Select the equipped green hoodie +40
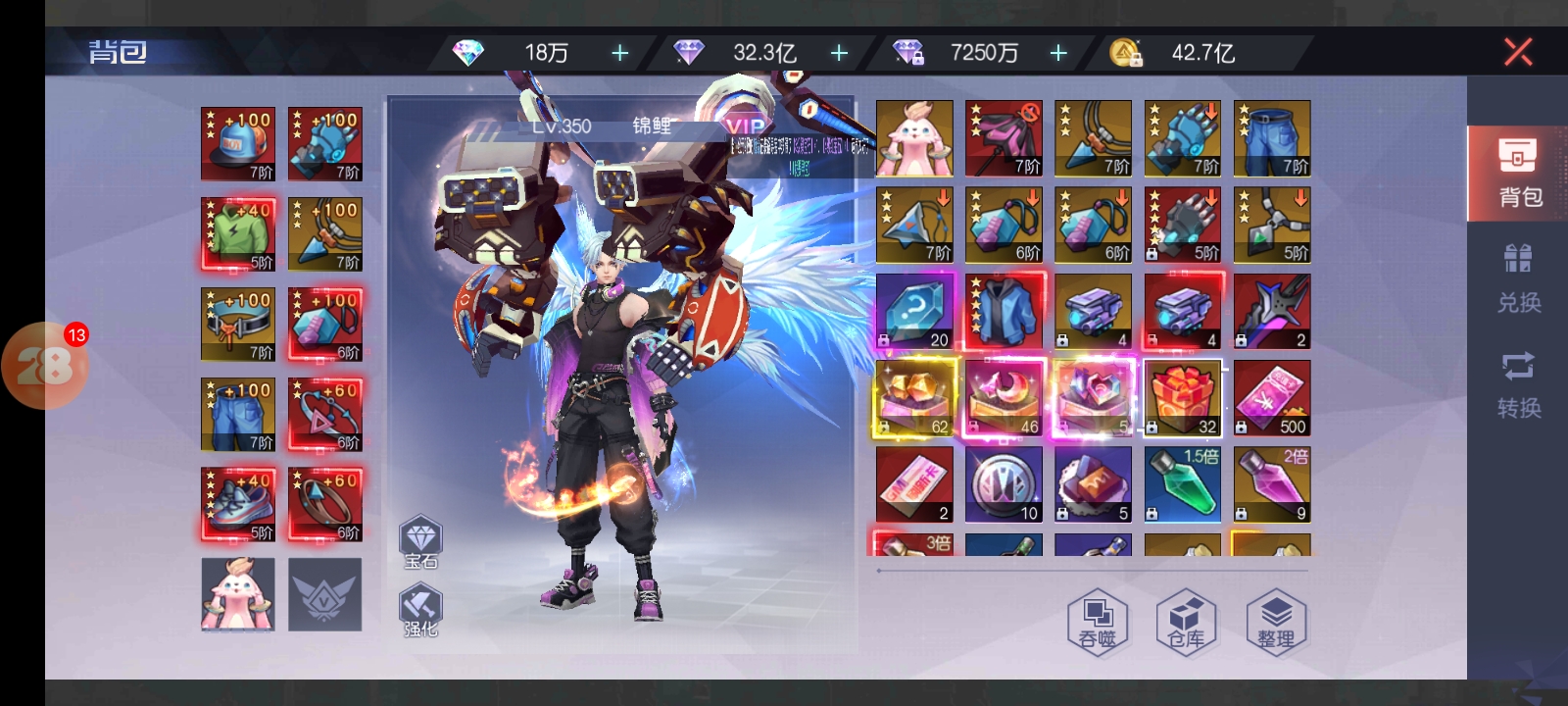The height and width of the screenshot is (706, 1568). tap(238, 234)
